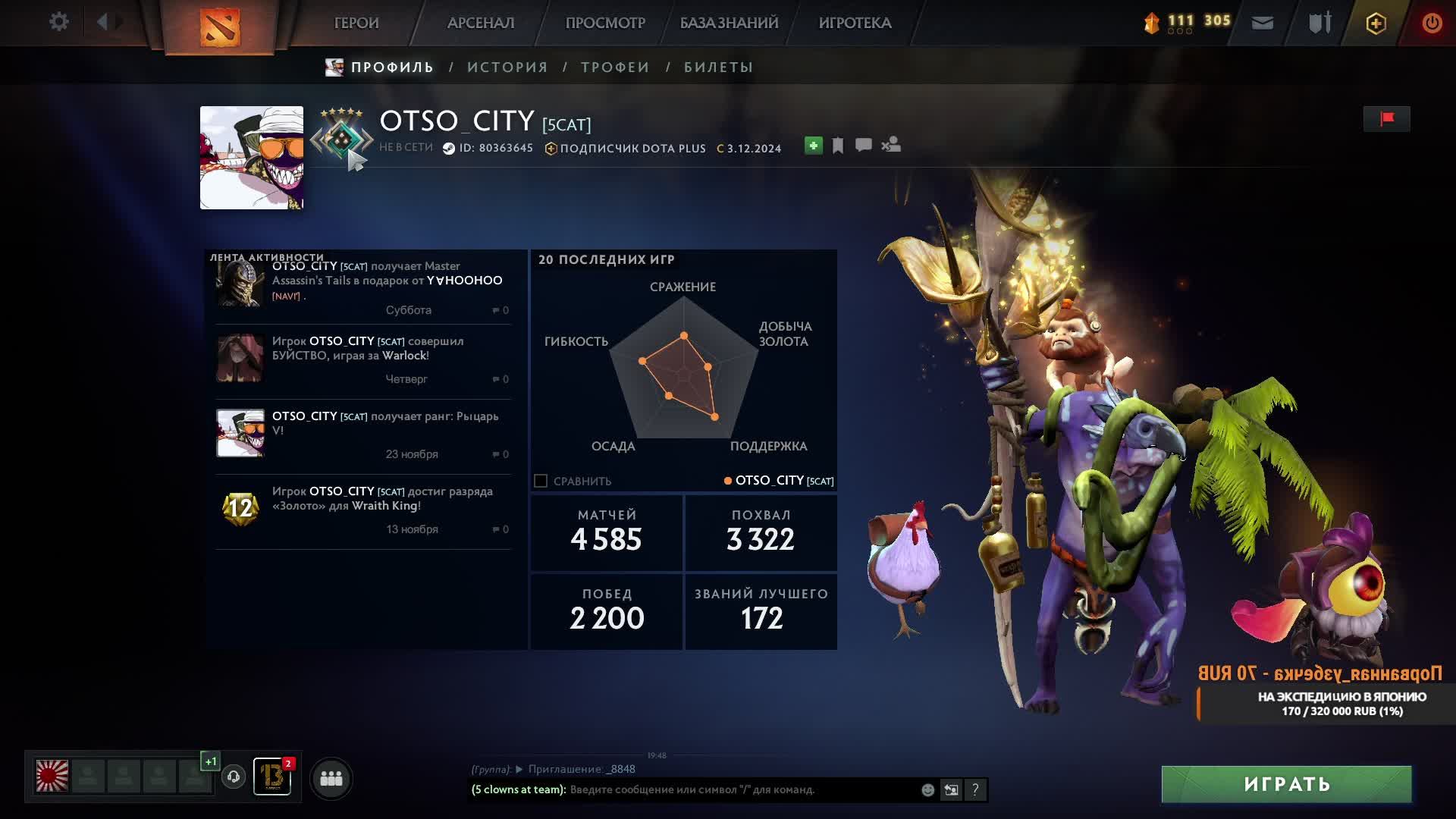Click the Dota 2 logo home button
Viewport: 1456px width, 819px height.
[220, 27]
